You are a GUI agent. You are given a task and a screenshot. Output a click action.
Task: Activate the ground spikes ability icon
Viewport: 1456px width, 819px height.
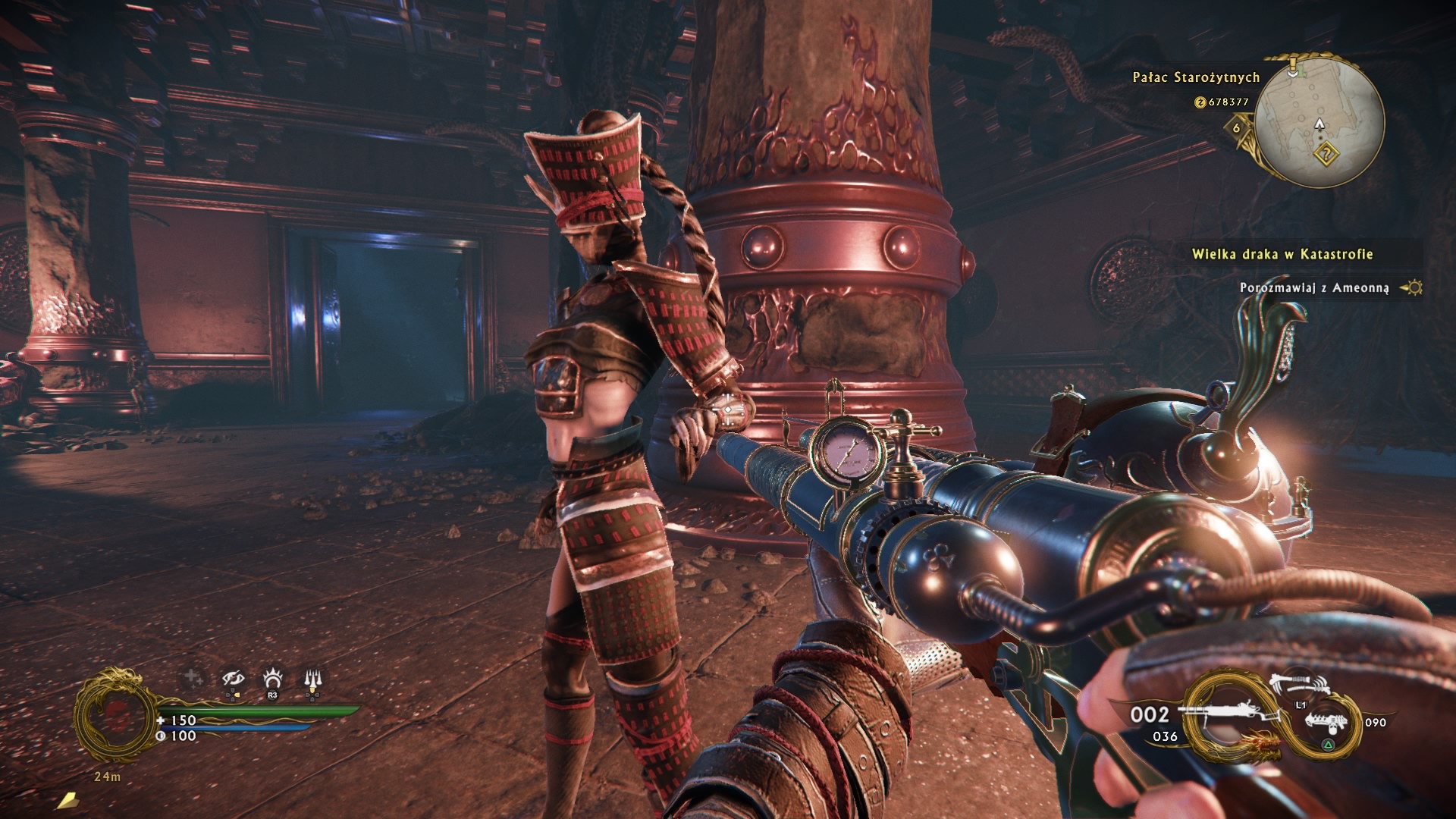312,678
